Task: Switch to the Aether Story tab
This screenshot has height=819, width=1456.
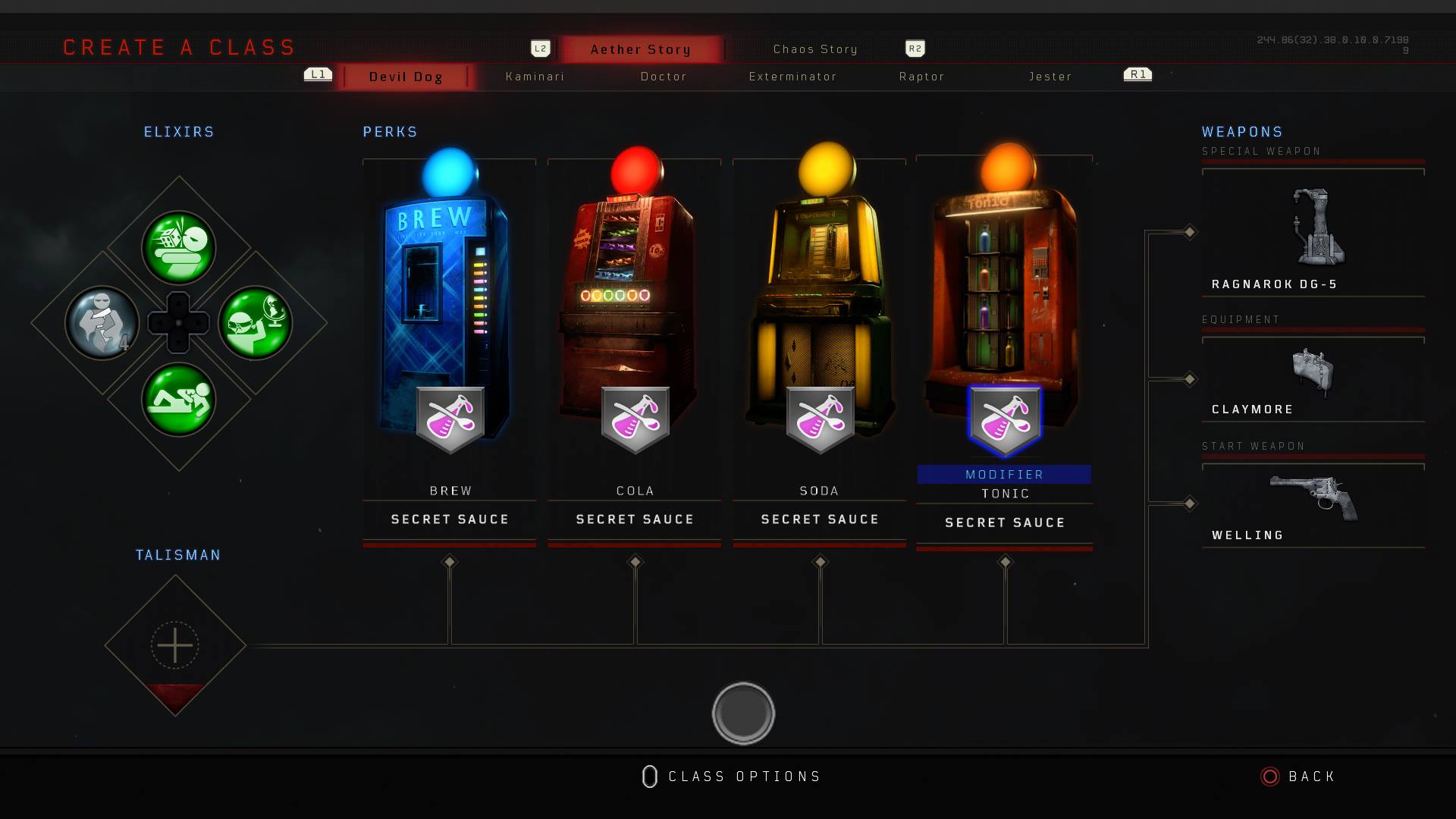Action: click(641, 49)
